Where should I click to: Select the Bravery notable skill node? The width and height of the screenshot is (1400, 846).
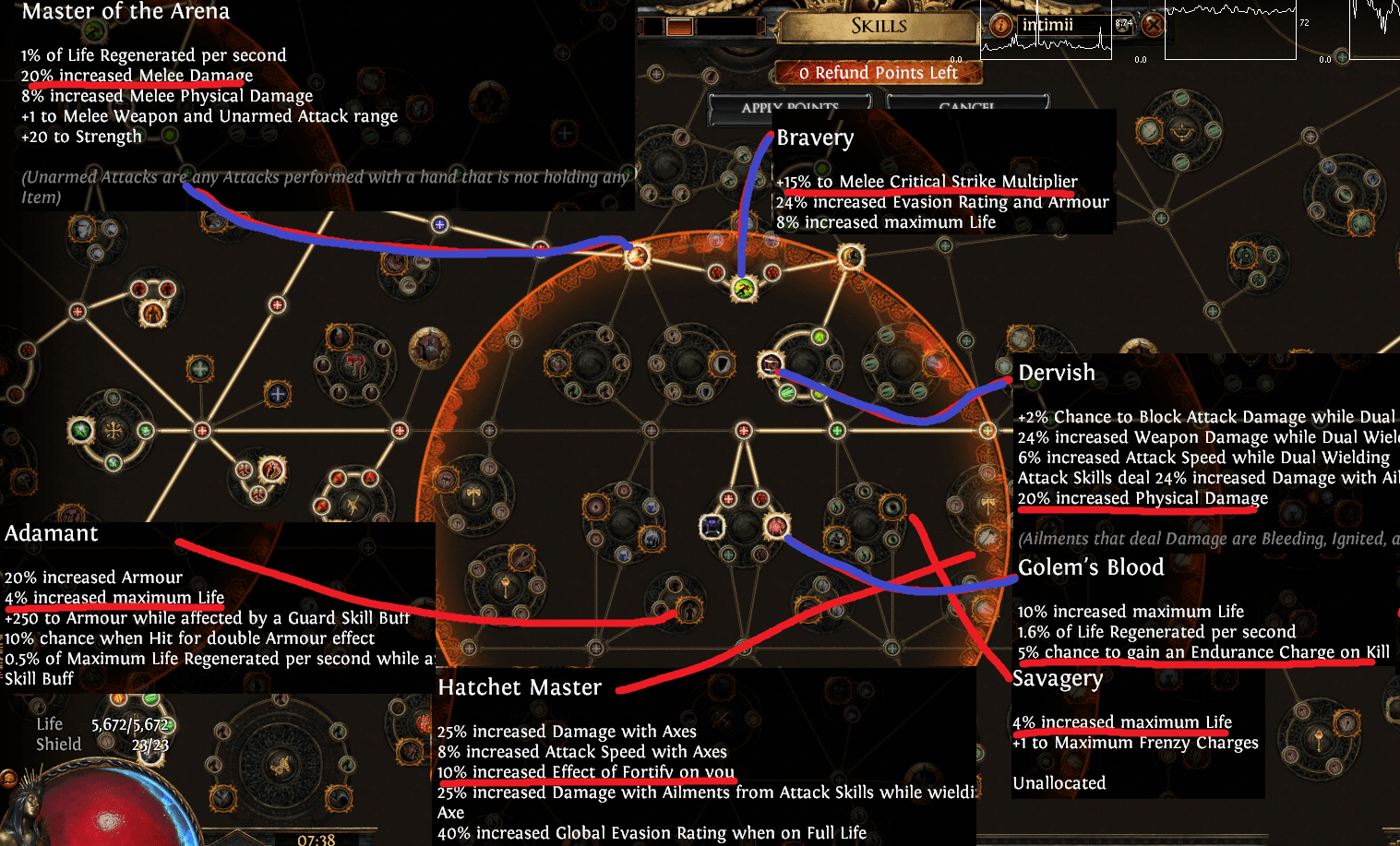tap(743, 289)
